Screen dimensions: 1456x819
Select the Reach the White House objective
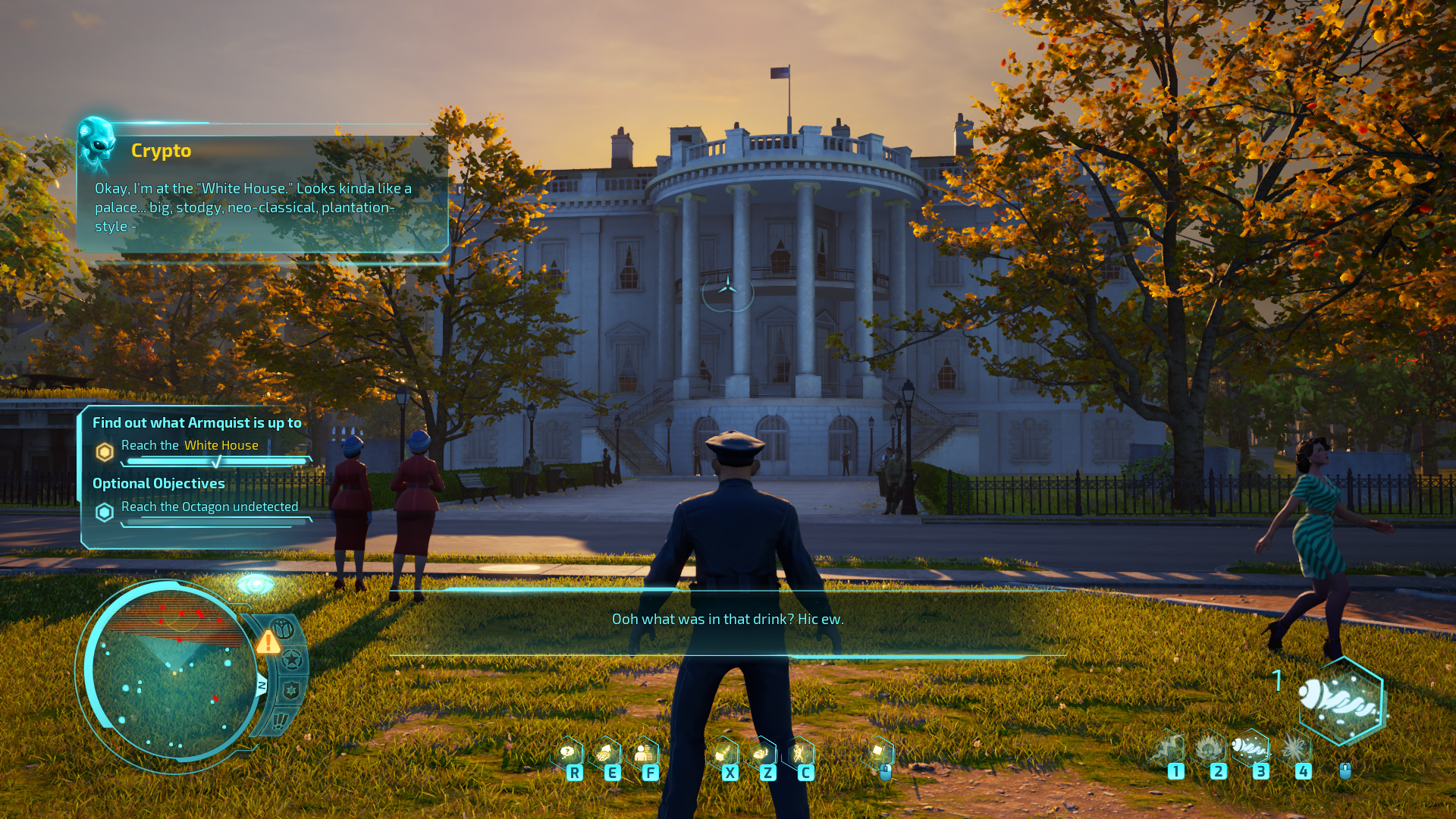pyautogui.click(x=190, y=446)
